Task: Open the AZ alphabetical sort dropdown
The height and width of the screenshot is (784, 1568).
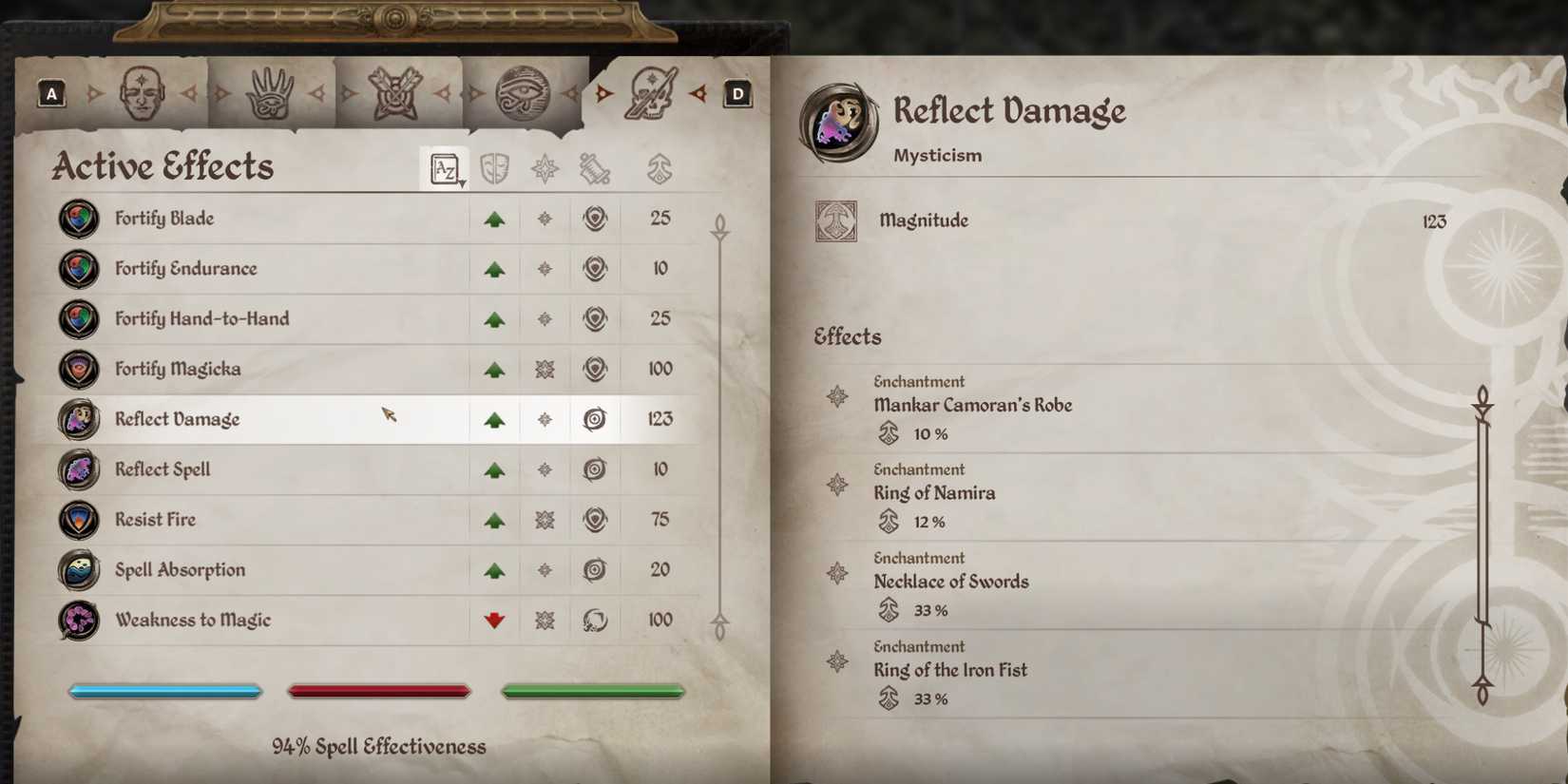Action: point(443,167)
